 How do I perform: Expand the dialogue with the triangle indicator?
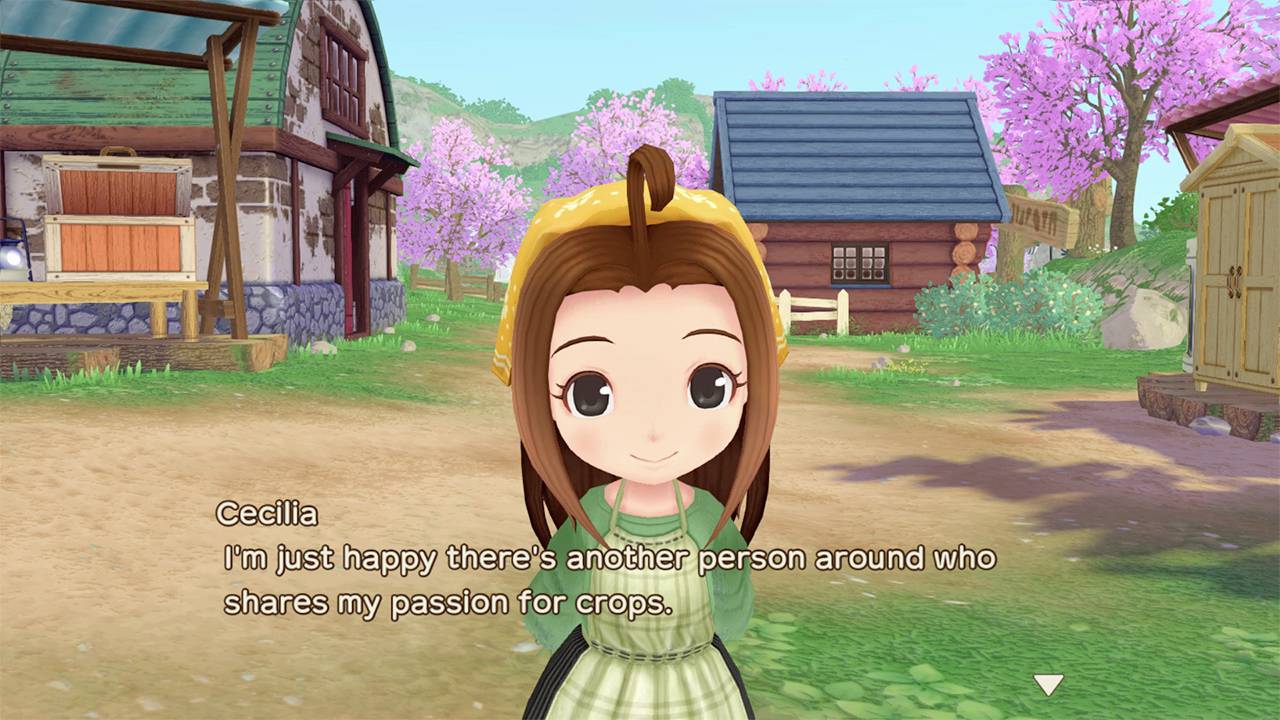click(1046, 685)
